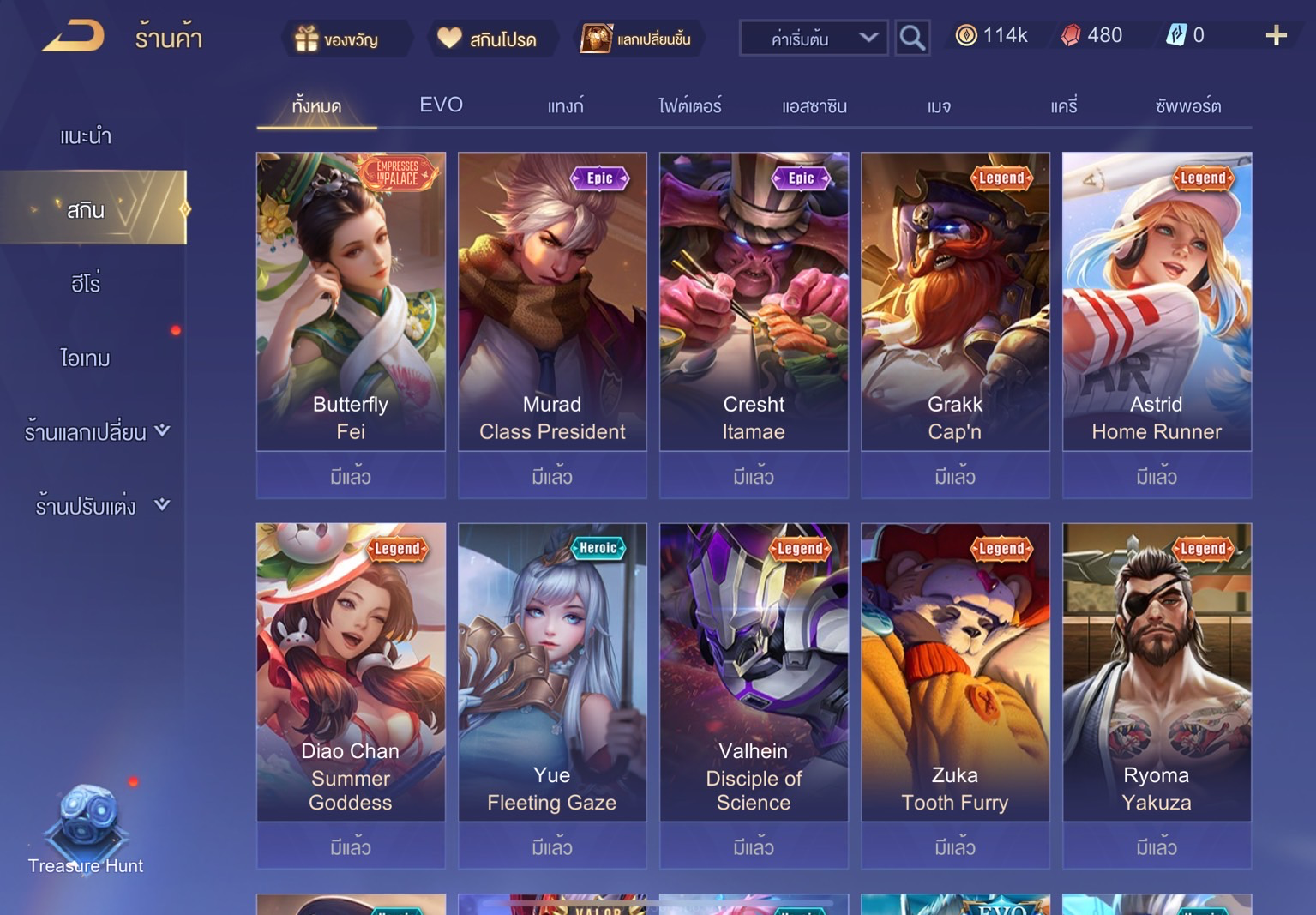1316x915 pixels.
Task: Open the Recommended (แนะนำ) menu
Action: point(86,136)
